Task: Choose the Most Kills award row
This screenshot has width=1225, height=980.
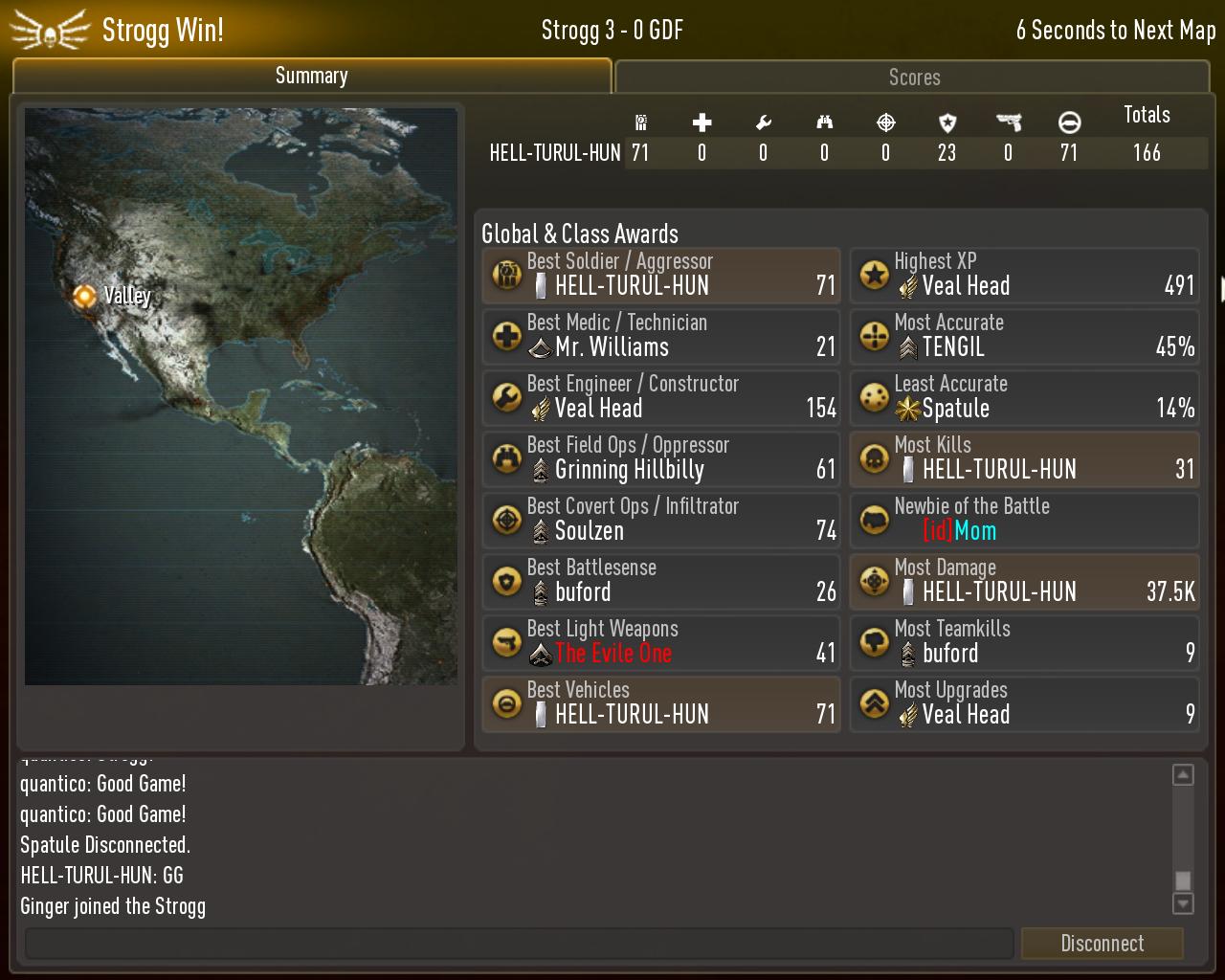Action: 1024,459
